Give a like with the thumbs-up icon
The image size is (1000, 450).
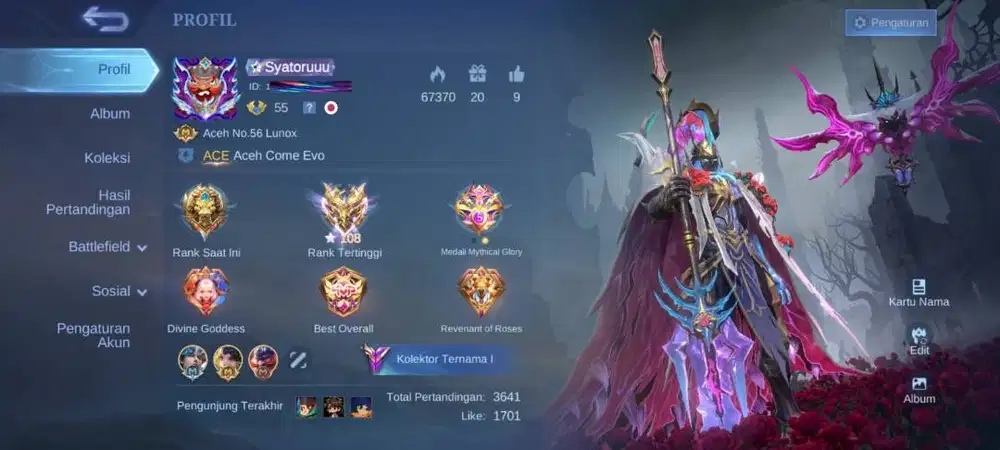pyautogui.click(x=516, y=74)
